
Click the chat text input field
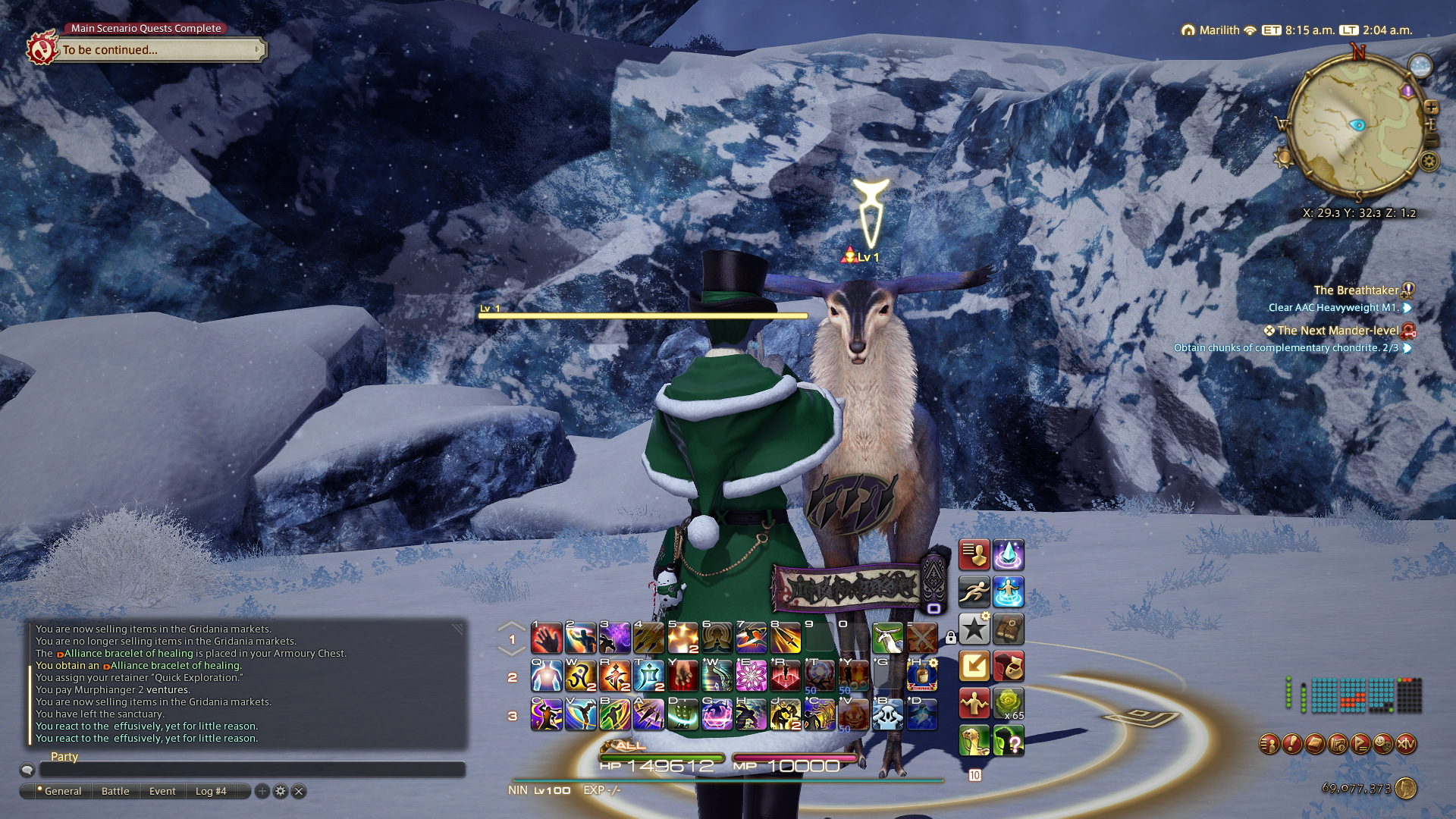(x=252, y=770)
